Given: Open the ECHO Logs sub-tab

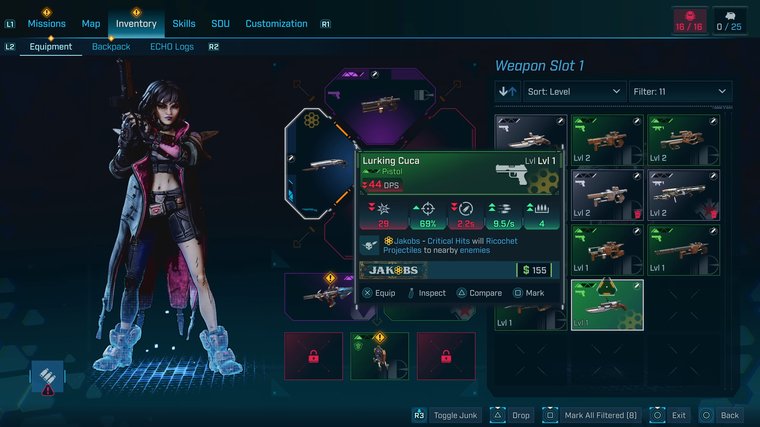Looking at the screenshot, I should click(171, 46).
